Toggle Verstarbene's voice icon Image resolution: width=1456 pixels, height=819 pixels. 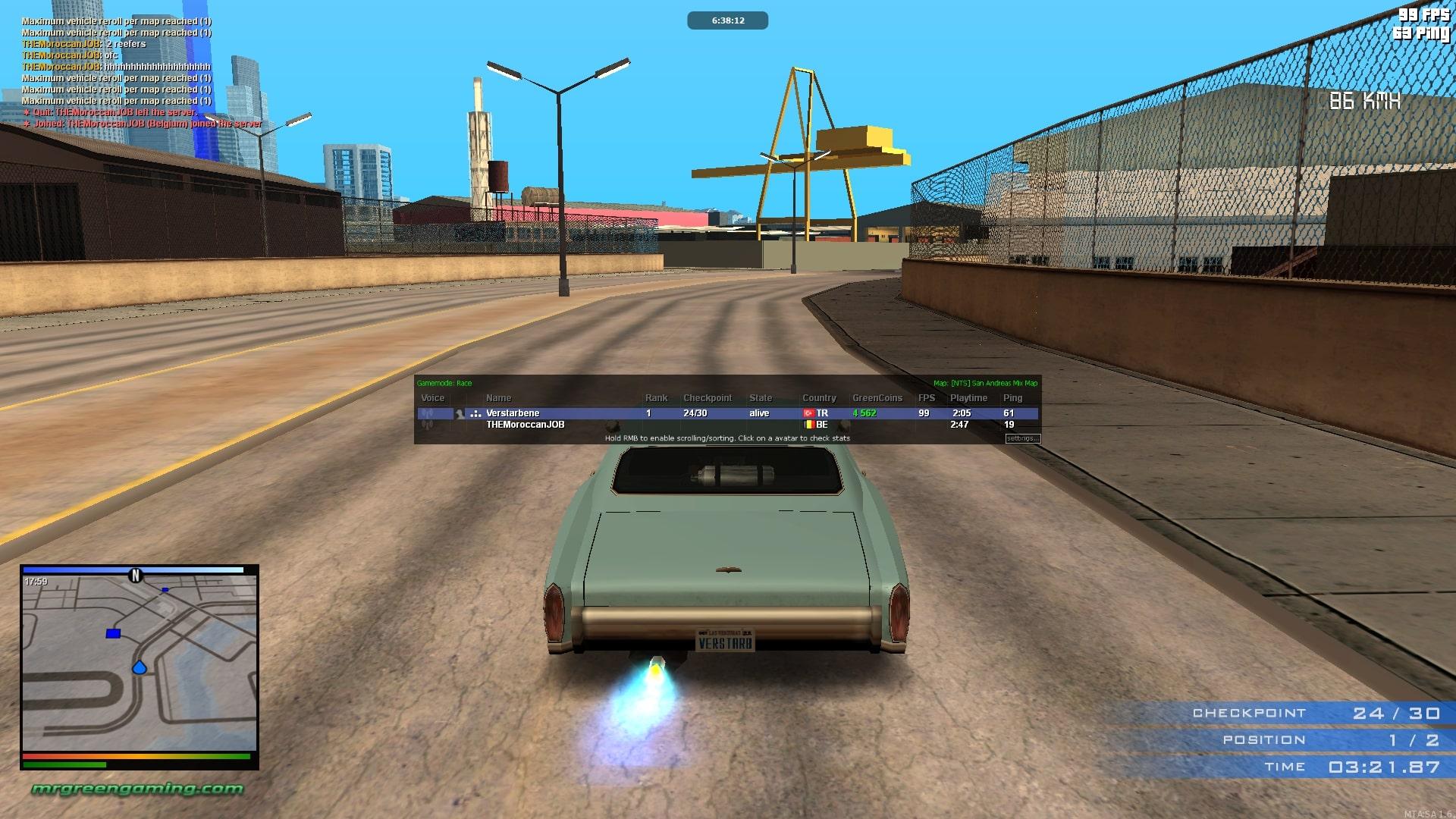[428, 413]
